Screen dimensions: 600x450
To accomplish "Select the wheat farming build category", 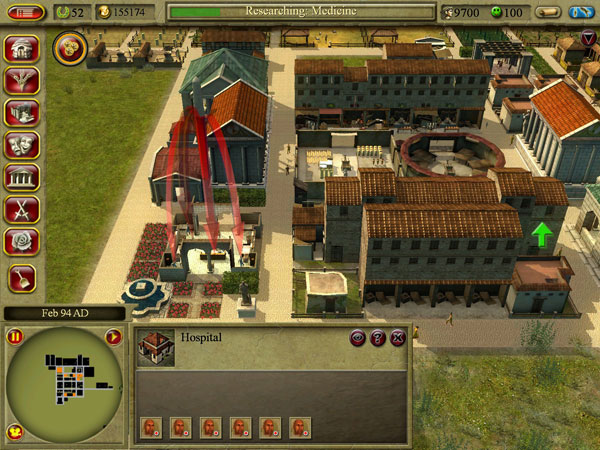I will click(x=22, y=82).
